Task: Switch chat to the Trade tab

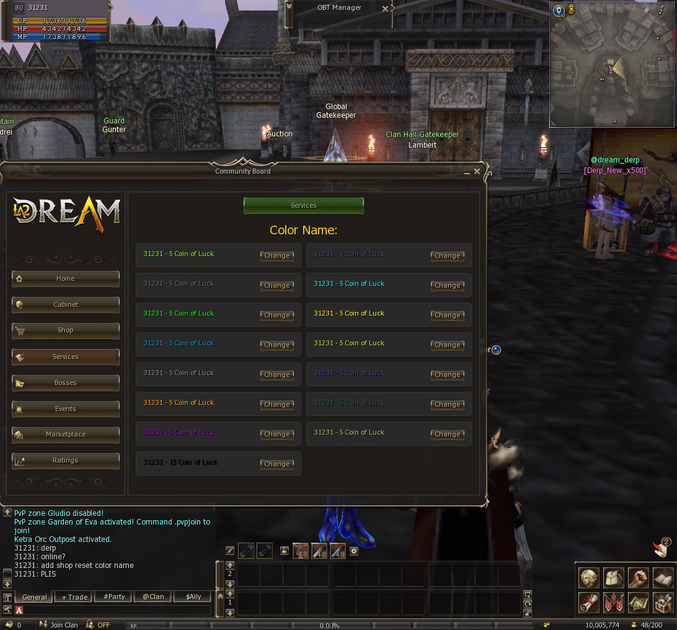Action: (74, 597)
